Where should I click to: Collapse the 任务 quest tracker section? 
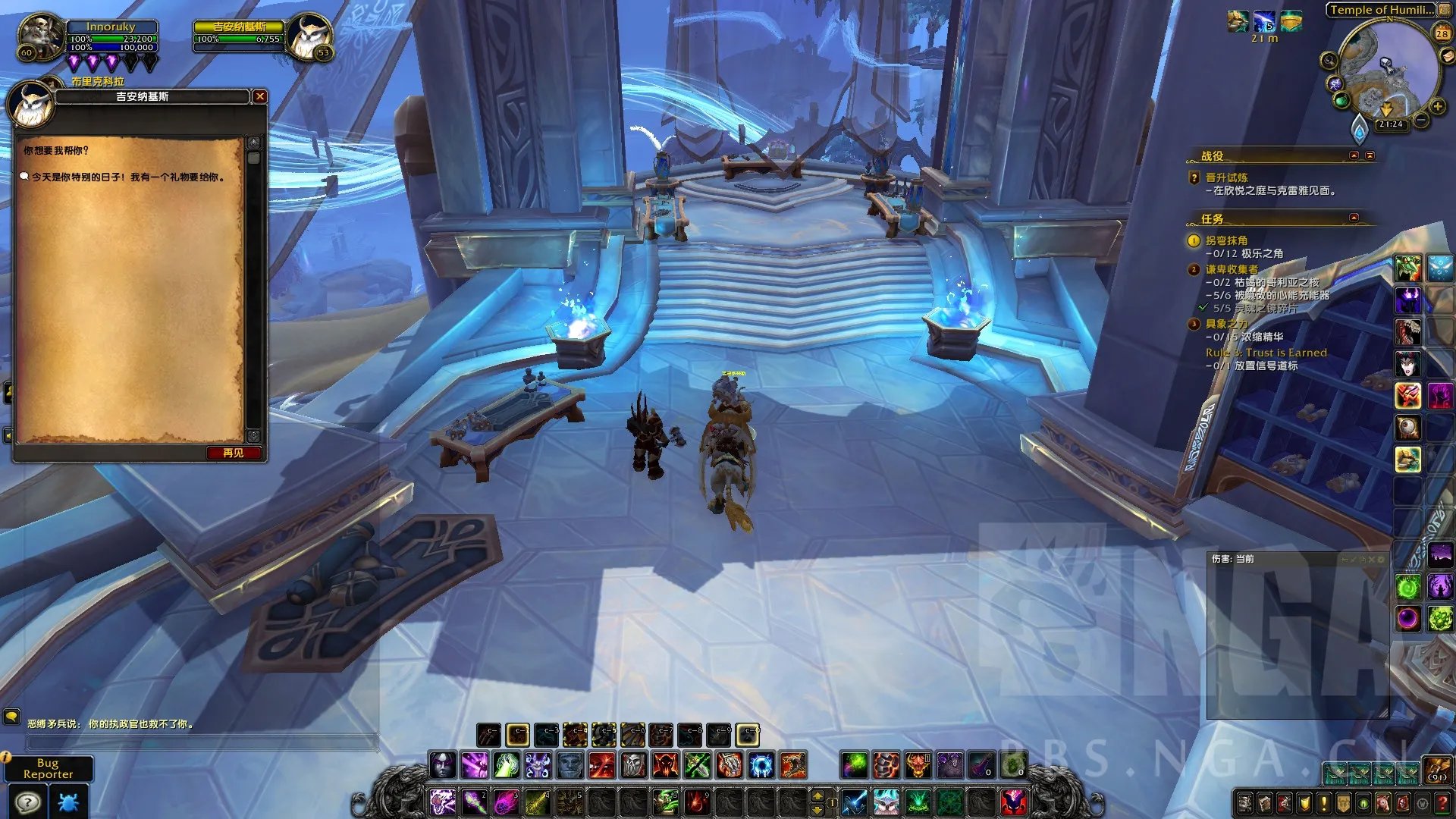(1354, 218)
